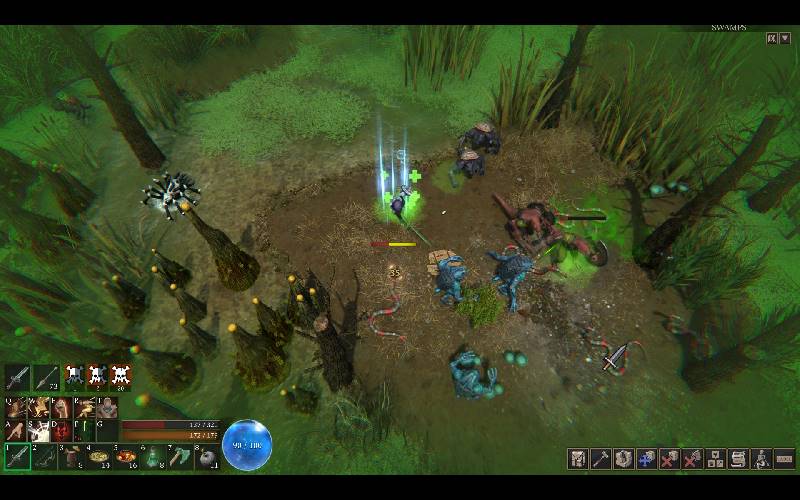Click the FX toggle button

click(x=772, y=38)
